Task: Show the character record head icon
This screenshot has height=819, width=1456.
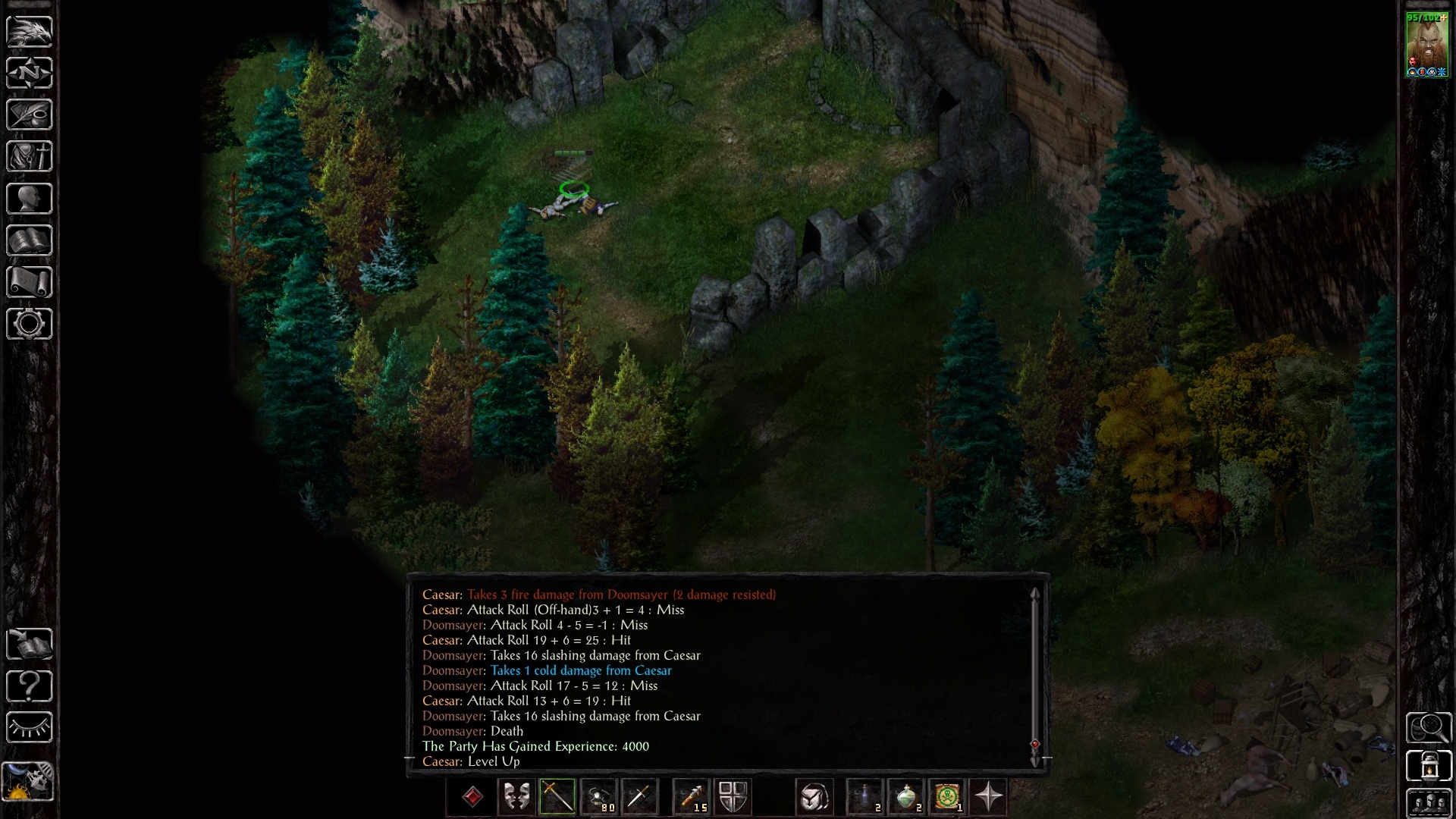Action: pyautogui.click(x=30, y=199)
